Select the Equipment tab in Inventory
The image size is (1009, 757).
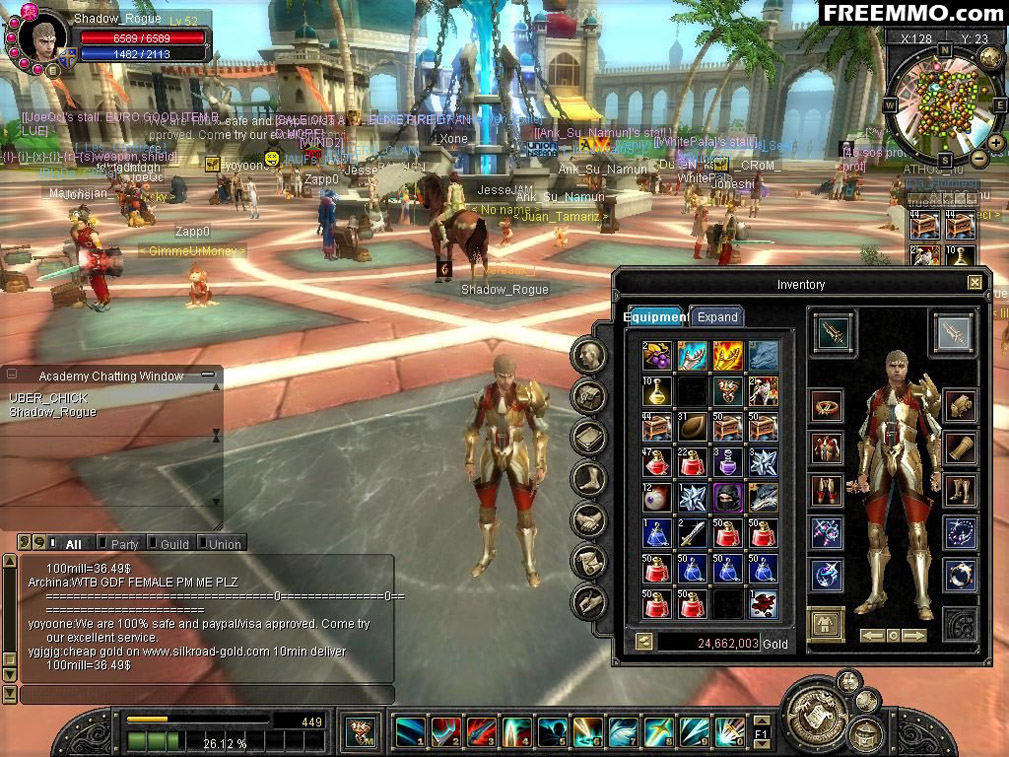coord(655,317)
